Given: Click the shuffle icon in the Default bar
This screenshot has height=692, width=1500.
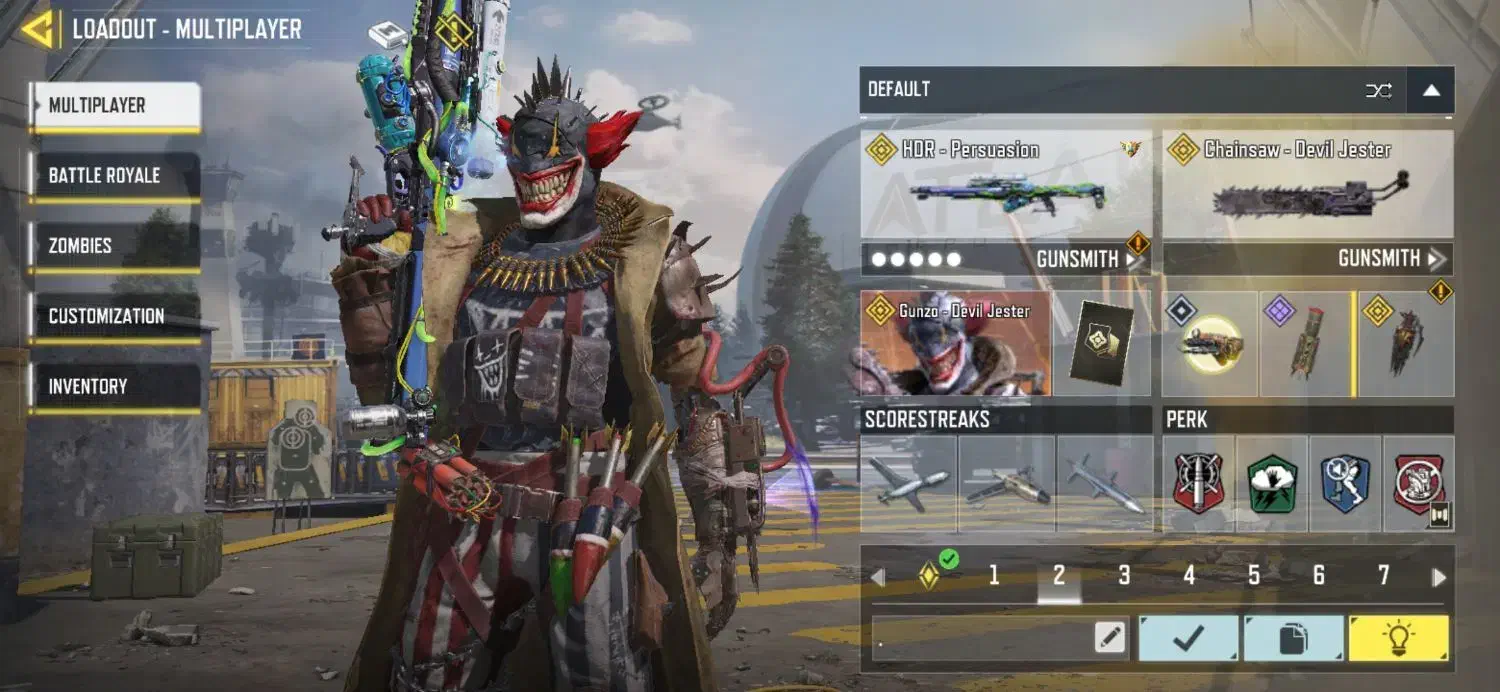Looking at the screenshot, I should click(x=1378, y=91).
